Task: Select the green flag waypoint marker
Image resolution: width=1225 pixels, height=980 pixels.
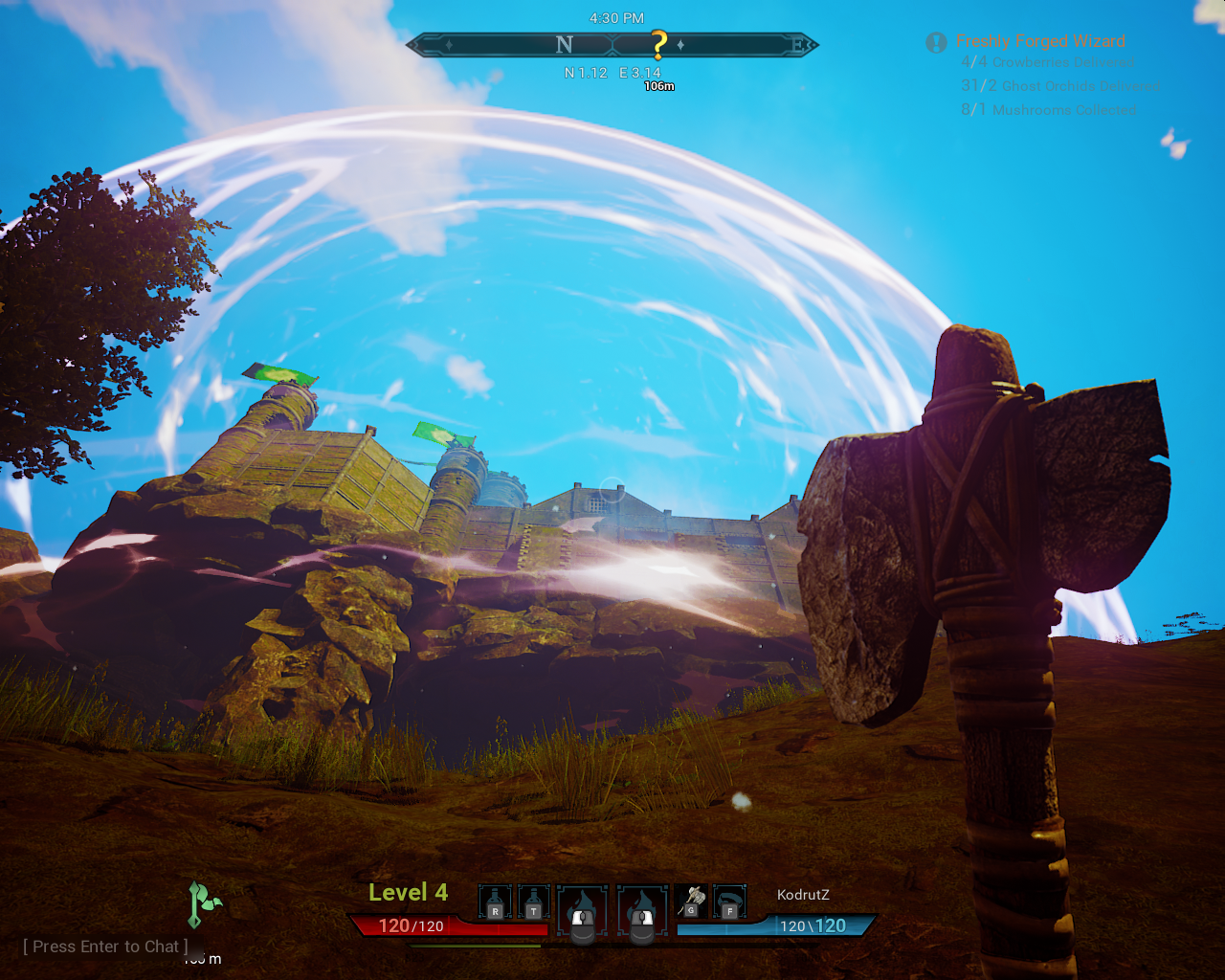Action: click(x=202, y=904)
